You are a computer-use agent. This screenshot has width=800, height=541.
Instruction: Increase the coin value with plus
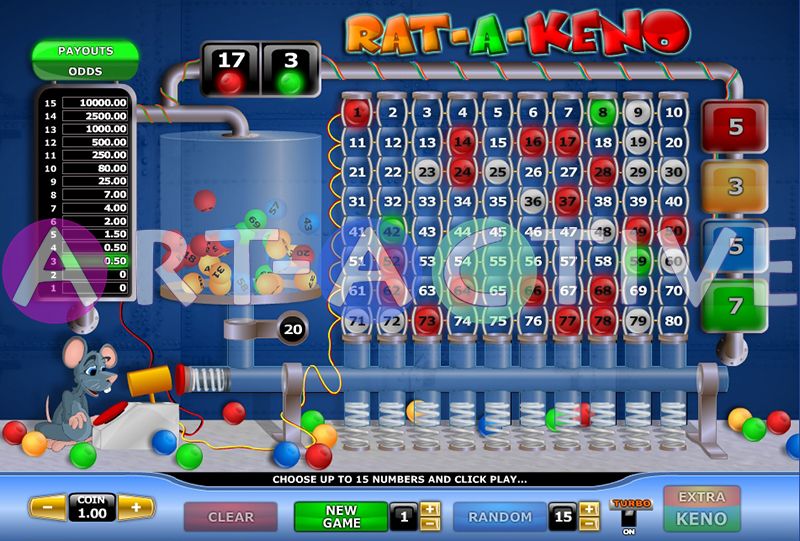pyautogui.click(x=136, y=507)
